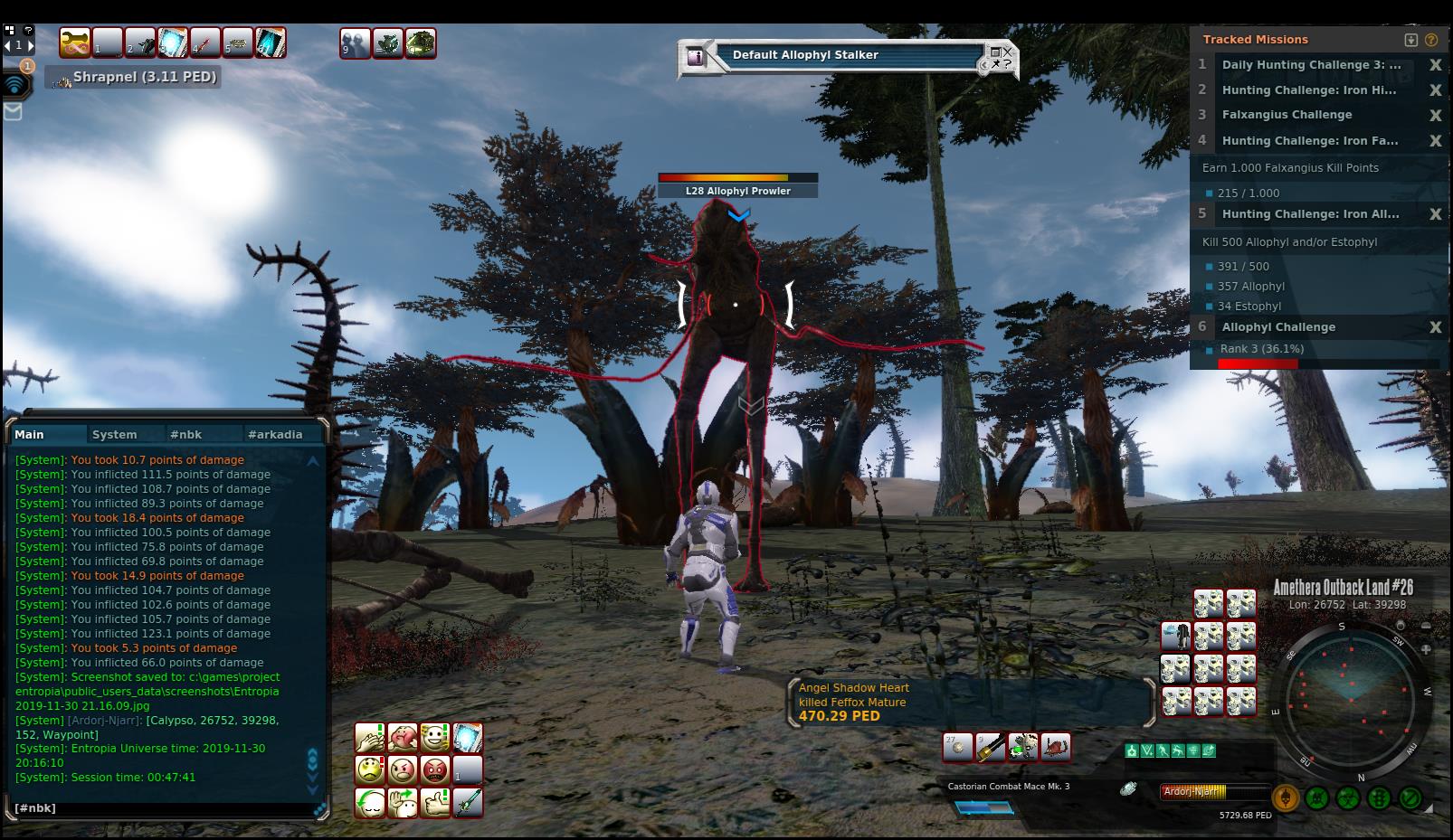This screenshot has width=1453, height=840.
Task: Remove Falxangius Challenge from tracked missions
Action: (1435, 116)
